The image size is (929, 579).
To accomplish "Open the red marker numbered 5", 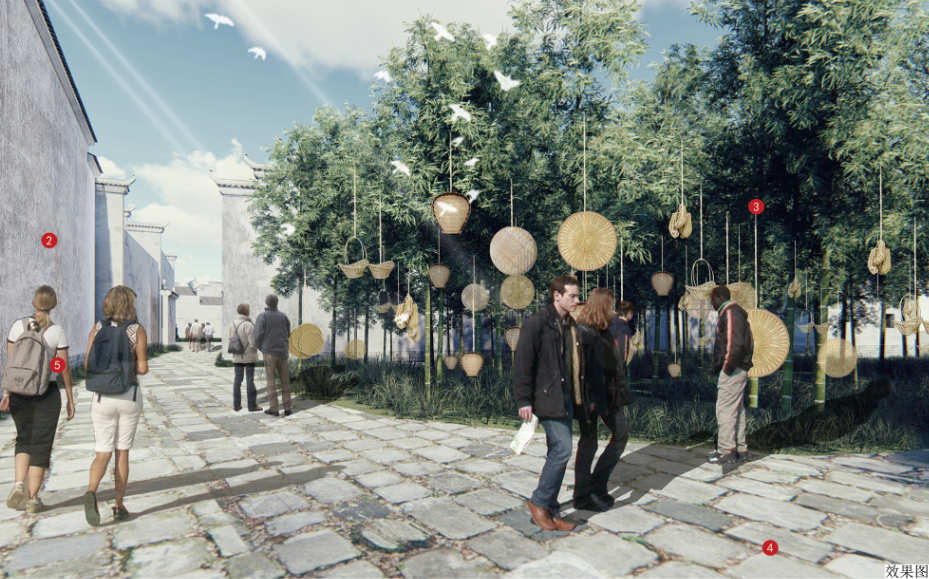I will (58, 365).
